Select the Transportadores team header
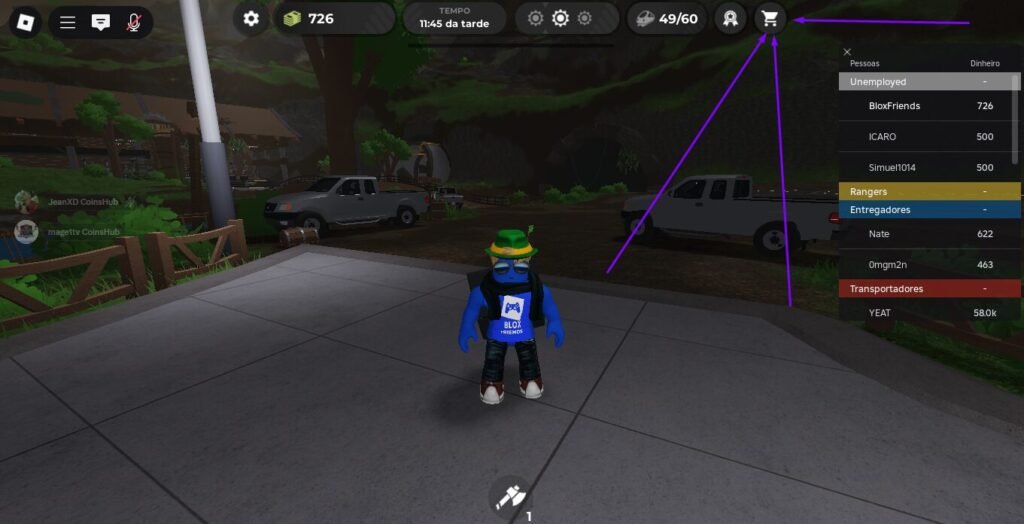The width and height of the screenshot is (1024, 524). pos(929,289)
